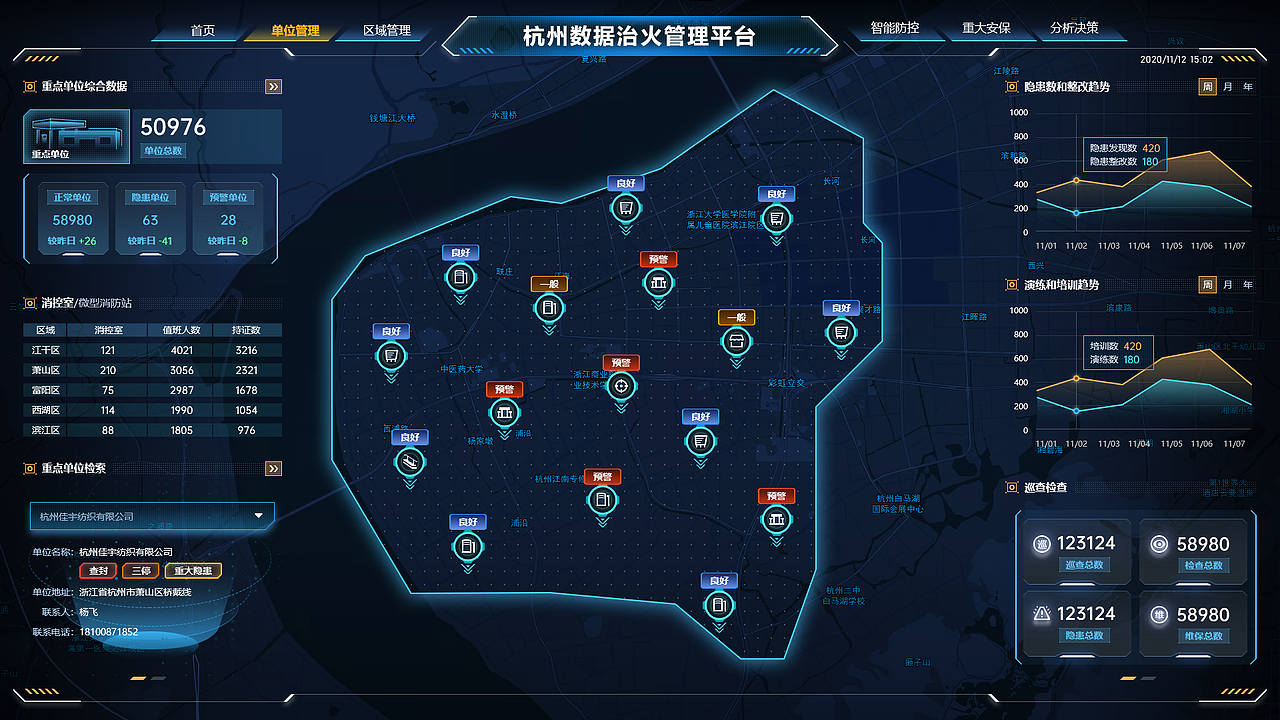Switch 演练和培训趋势 chart to 年 view
The width and height of the screenshot is (1280, 720).
1248,284
